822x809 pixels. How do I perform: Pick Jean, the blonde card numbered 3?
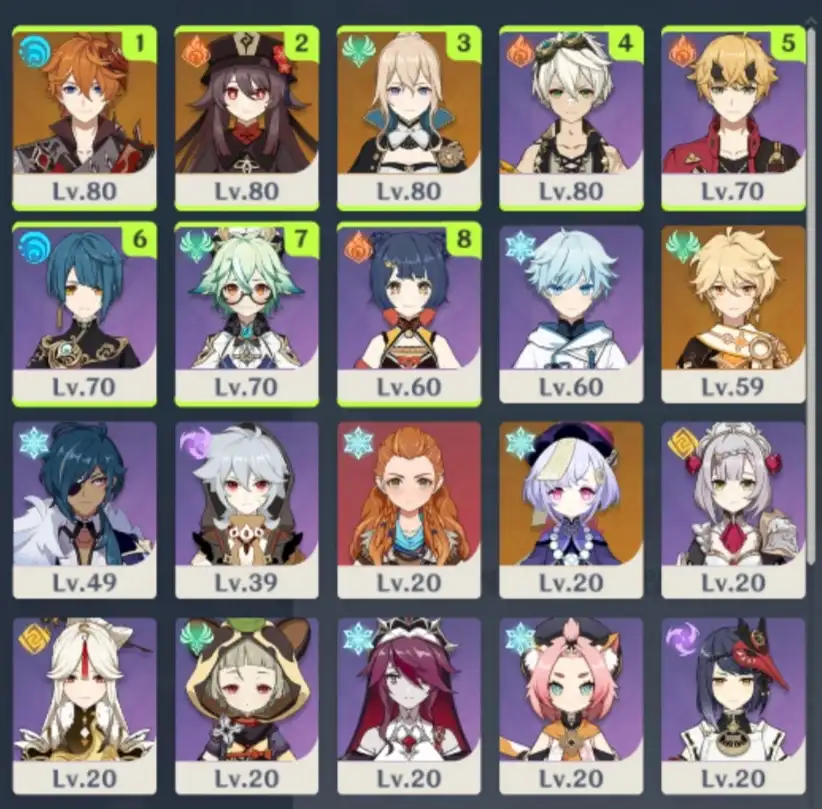409,115
